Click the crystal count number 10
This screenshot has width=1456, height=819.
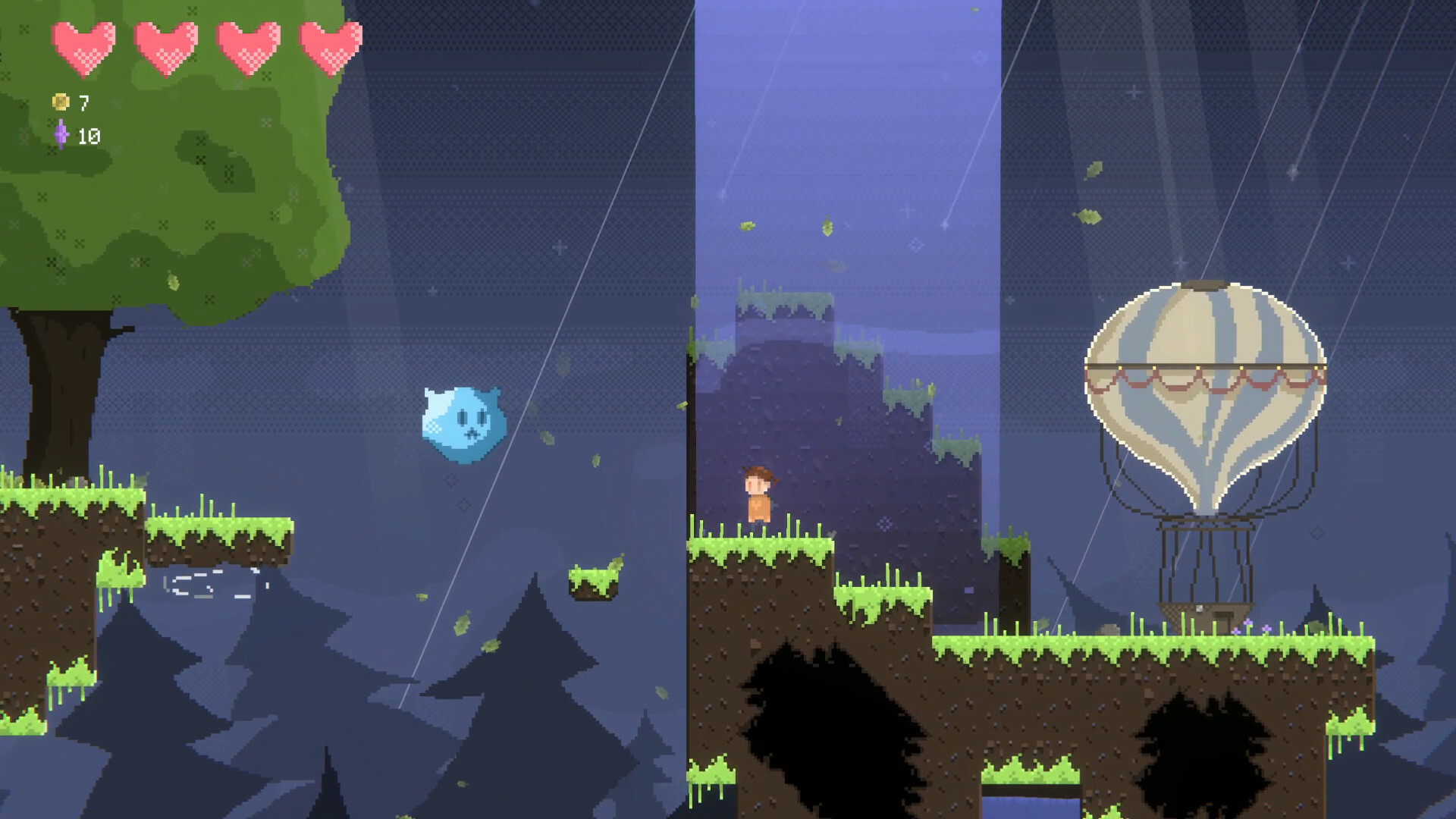[x=89, y=135]
